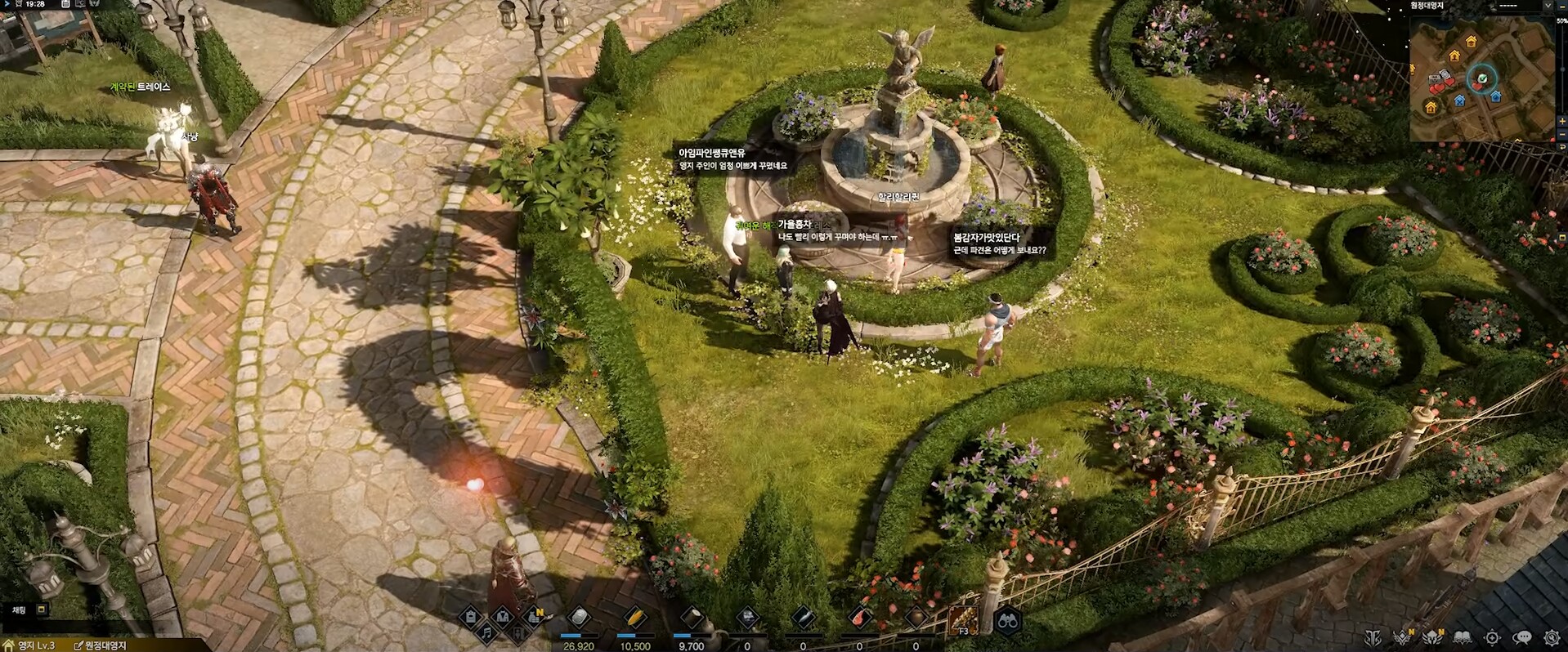Click the coin currency icon showing 26,920

[x=577, y=618]
